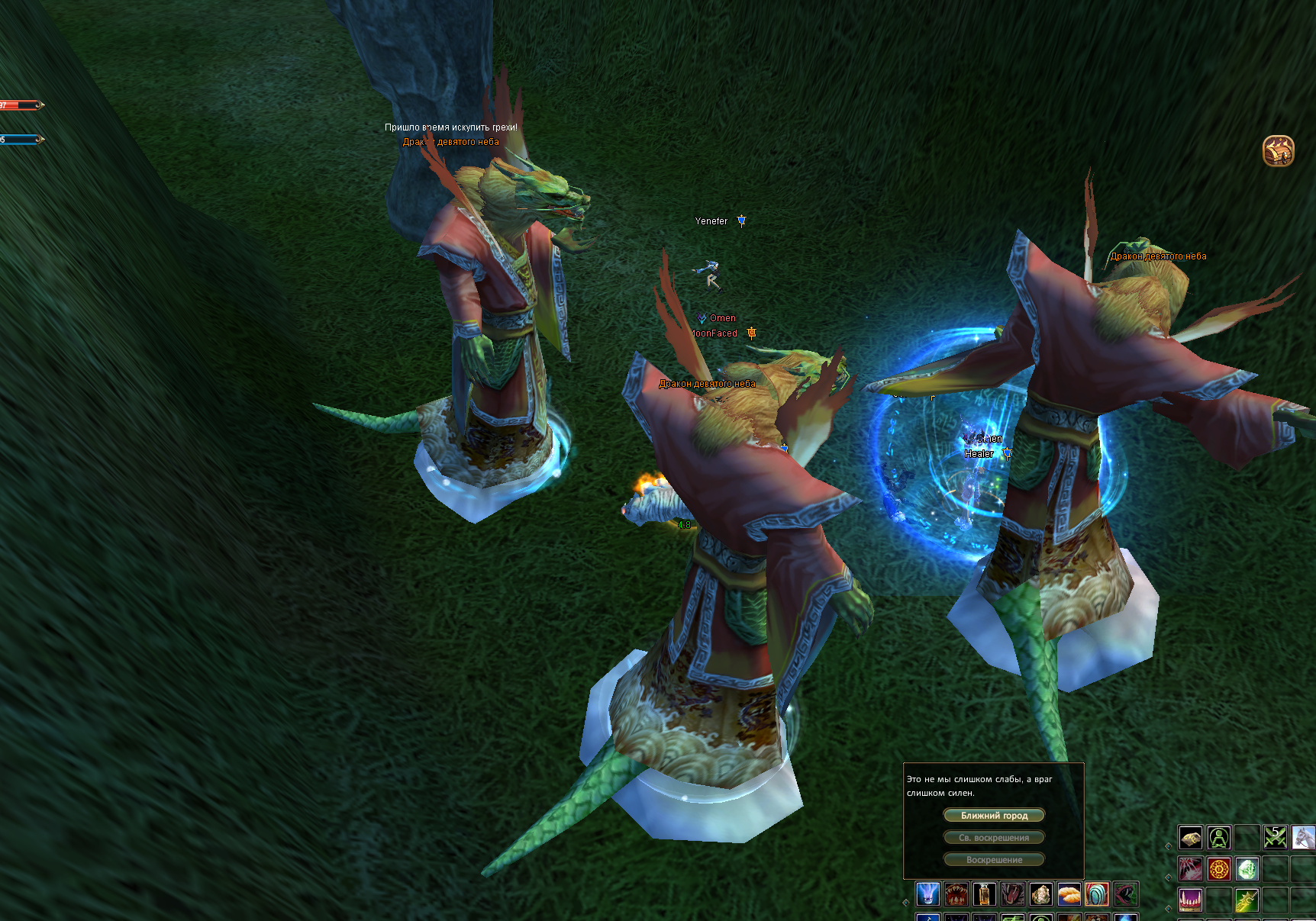Use the green crystal gem slot
This screenshot has height=921, width=1316.
1247,869
